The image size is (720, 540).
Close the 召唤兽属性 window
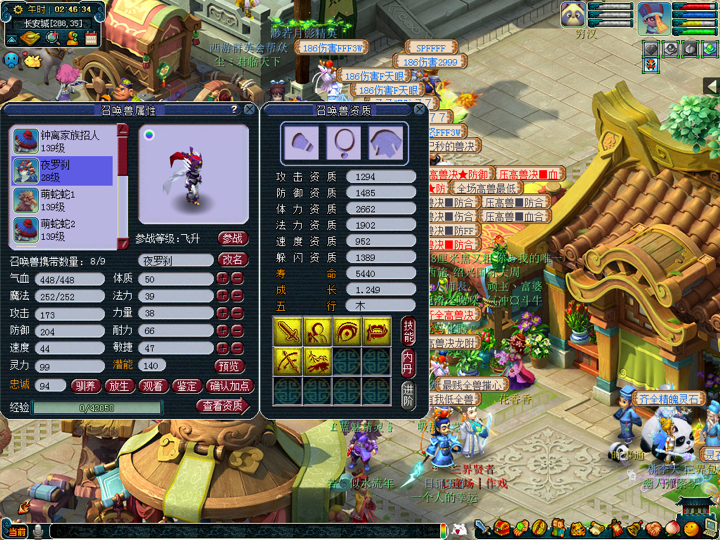point(248,110)
